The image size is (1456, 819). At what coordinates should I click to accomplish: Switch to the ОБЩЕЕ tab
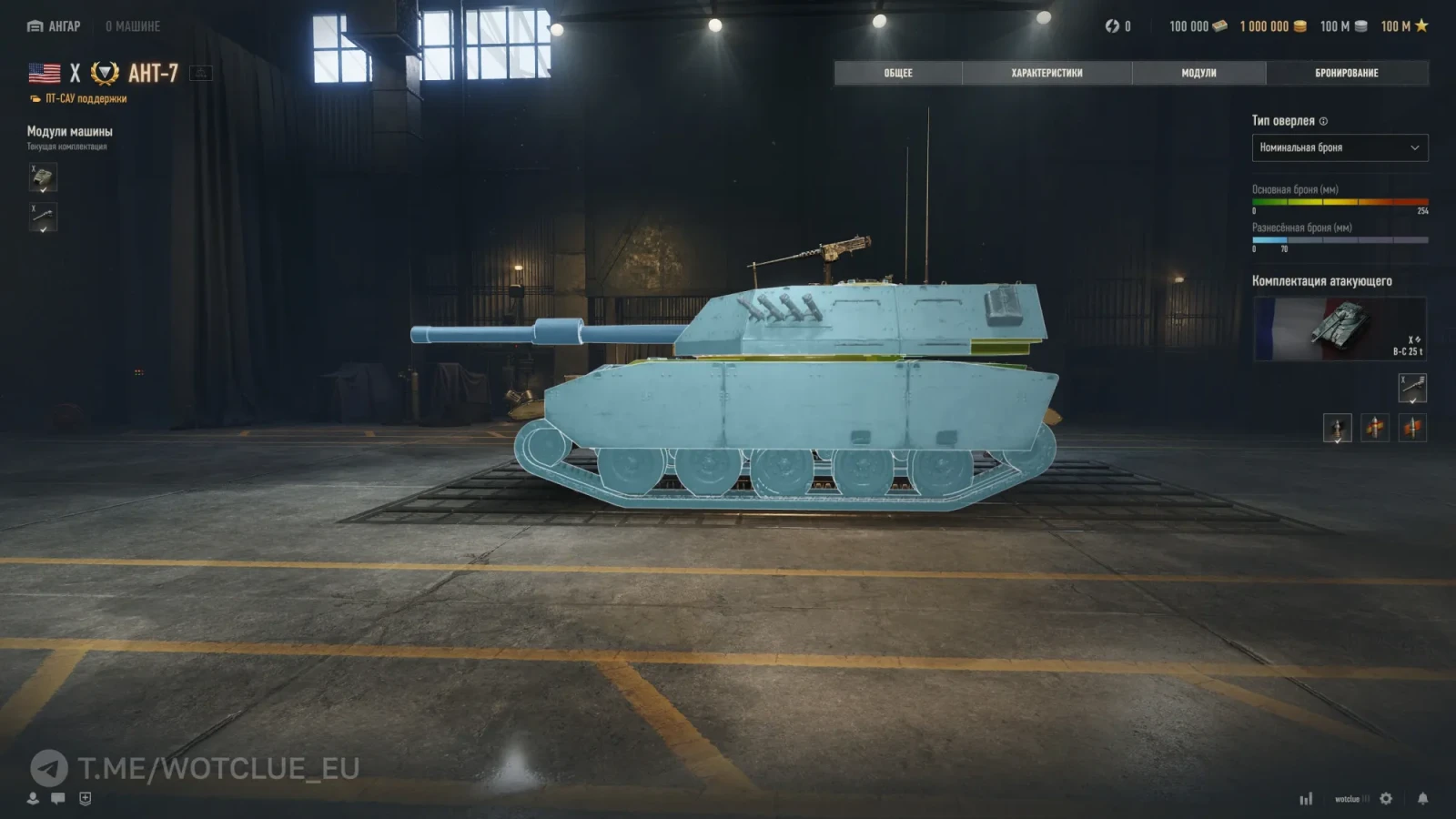coord(897,73)
